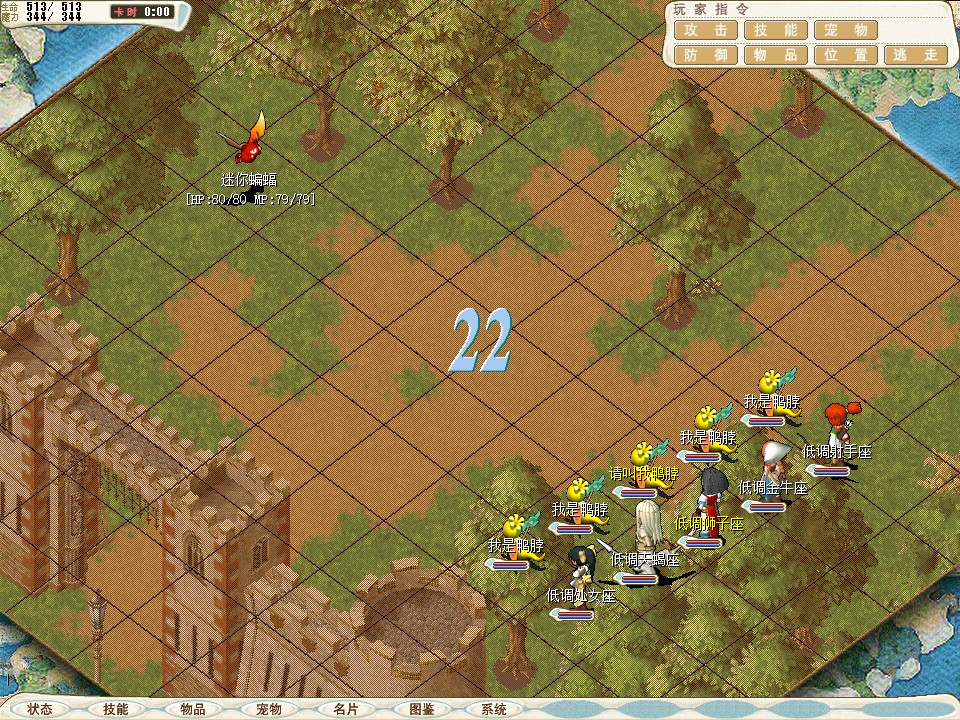Choose the 攻击 attack command

click(x=707, y=31)
